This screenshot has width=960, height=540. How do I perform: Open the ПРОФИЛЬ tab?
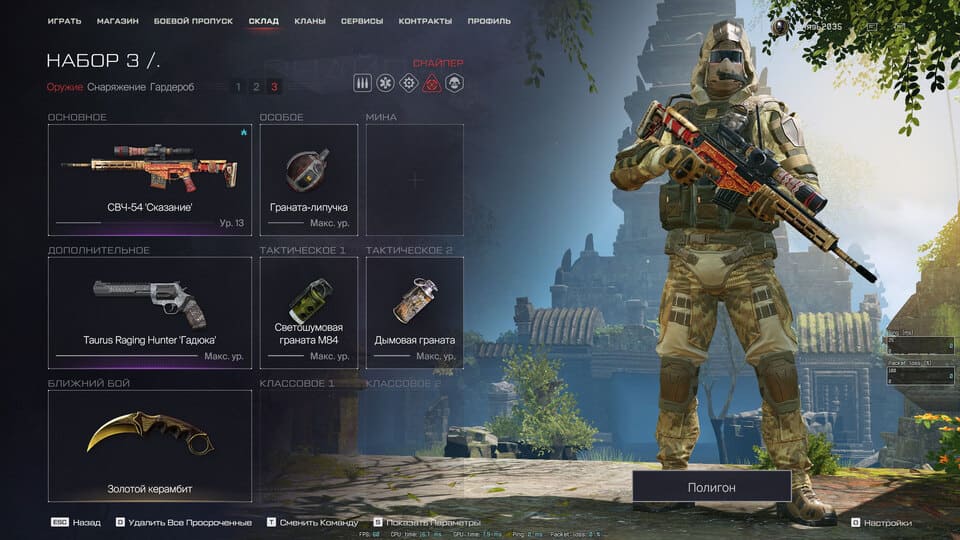pyautogui.click(x=488, y=21)
